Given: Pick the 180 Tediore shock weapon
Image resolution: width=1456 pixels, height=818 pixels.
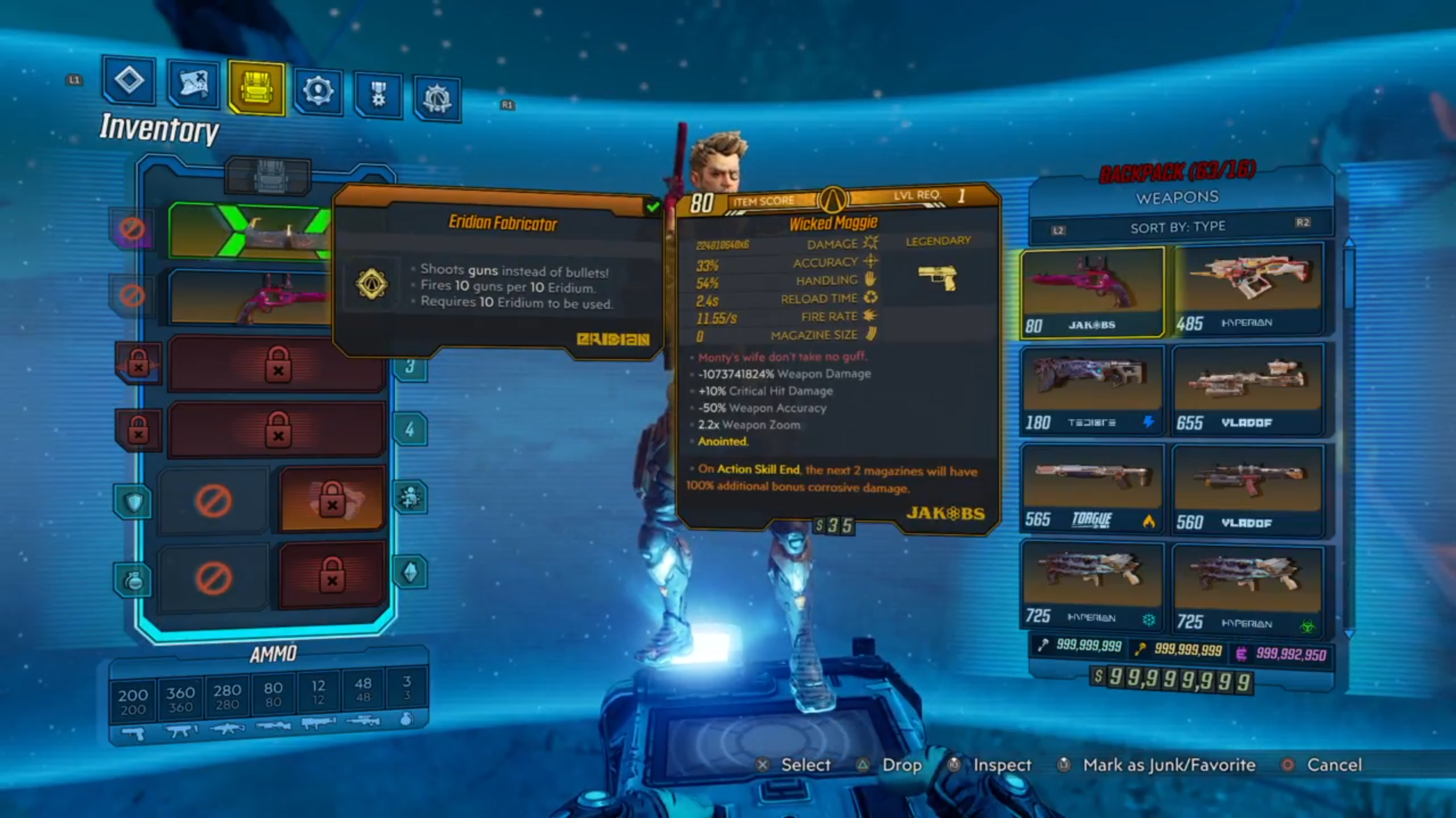Looking at the screenshot, I should click(x=1091, y=390).
